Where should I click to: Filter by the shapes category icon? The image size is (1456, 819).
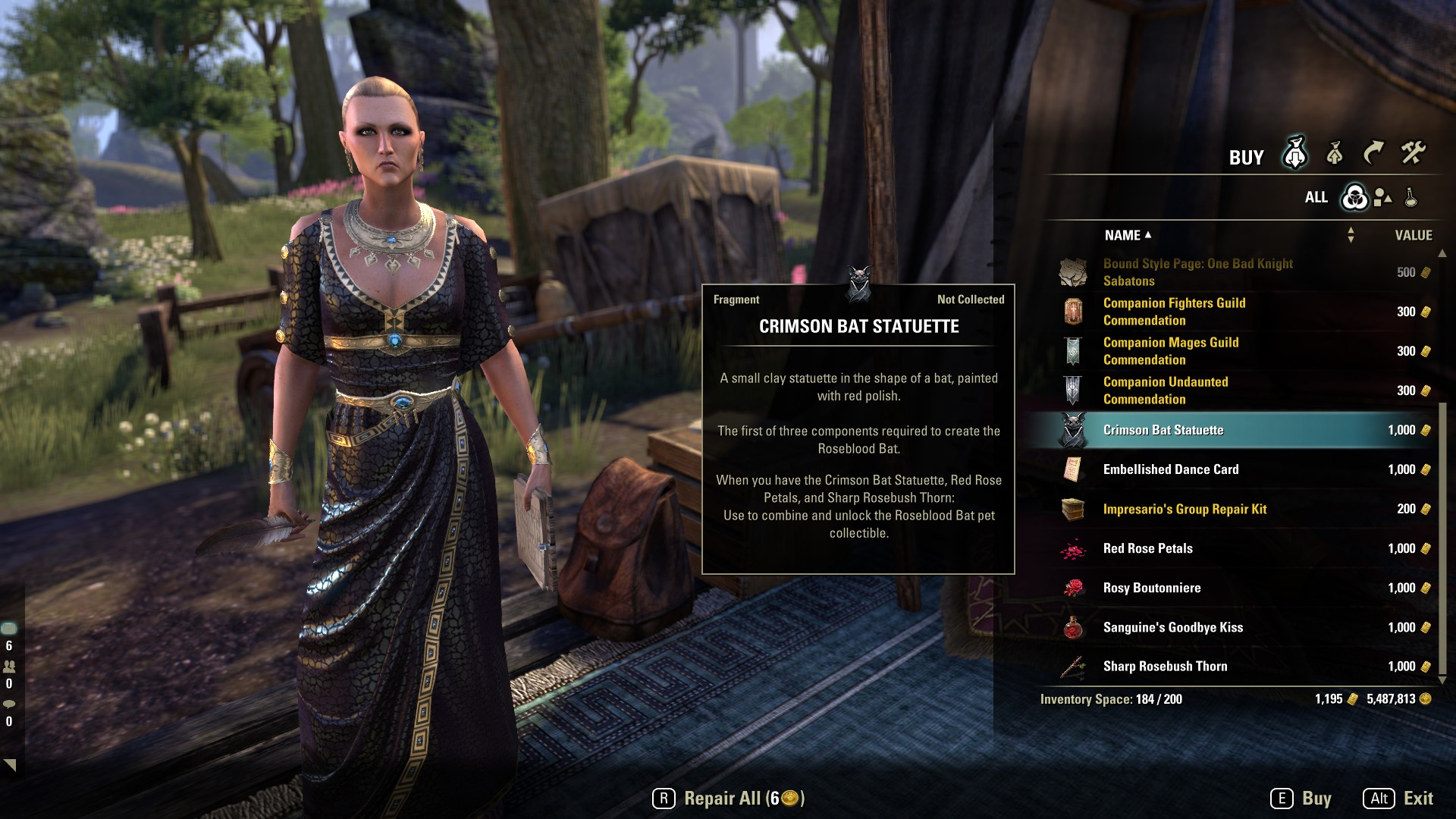tap(1382, 198)
